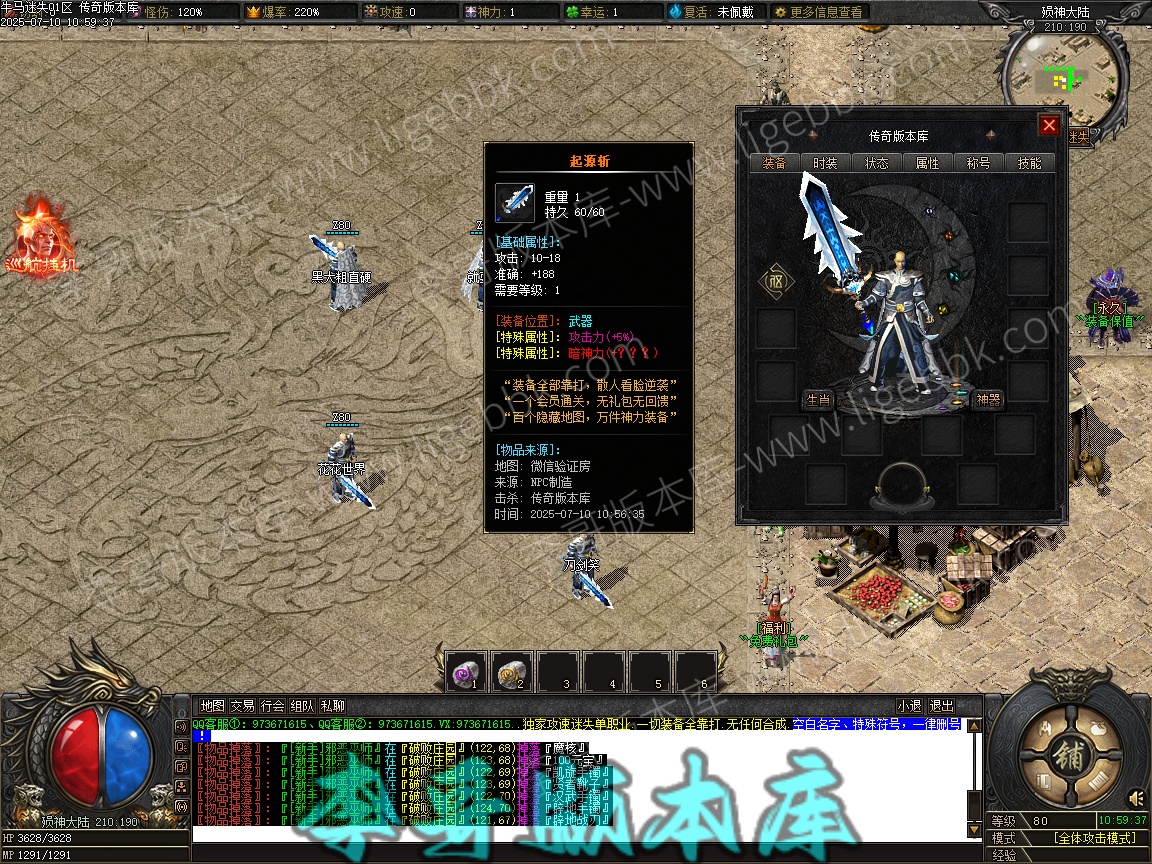Open the 地图 map button
This screenshot has height=864, width=1152.
click(212, 706)
